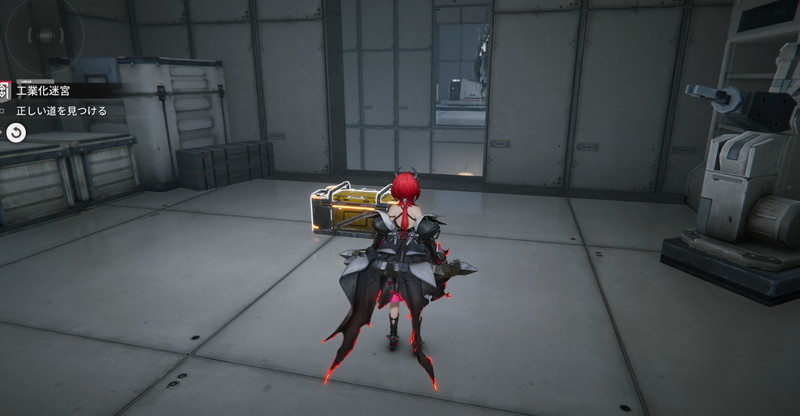Screen dimensions: 800x416
Task: Select the 工業化迷宮 quest tracker title
Action: pos(43,91)
